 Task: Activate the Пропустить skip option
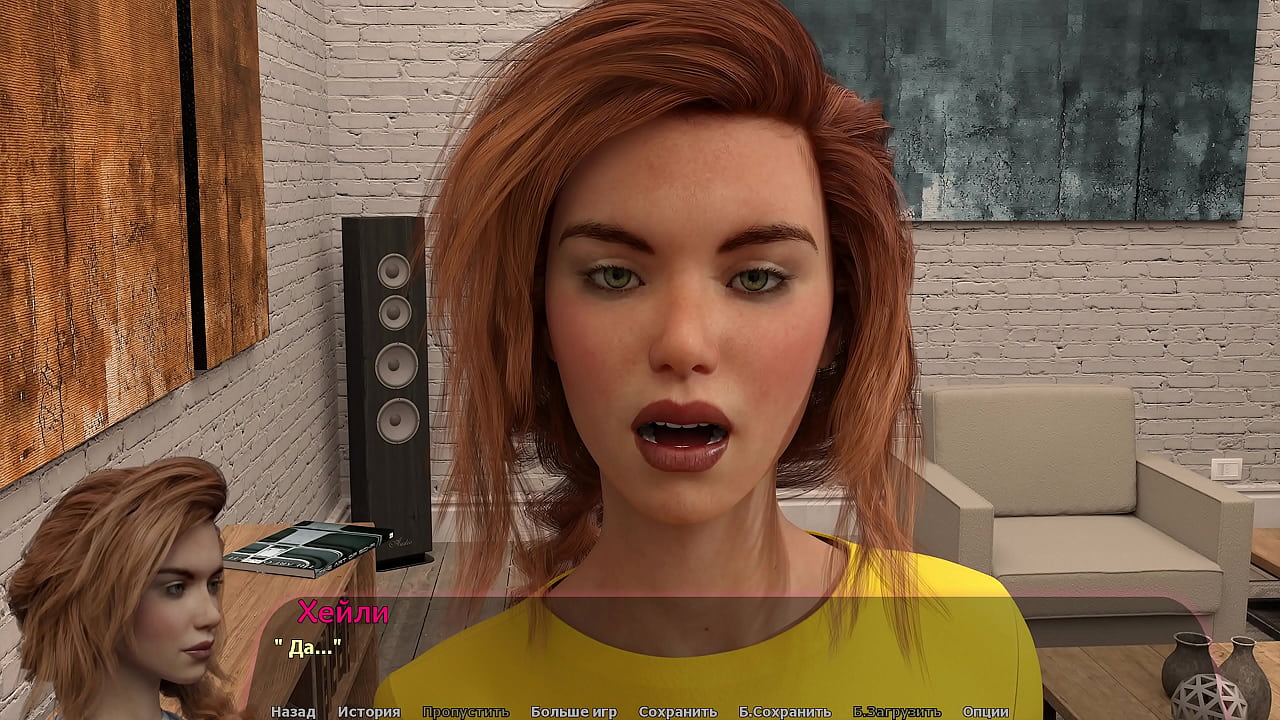[x=465, y=712]
